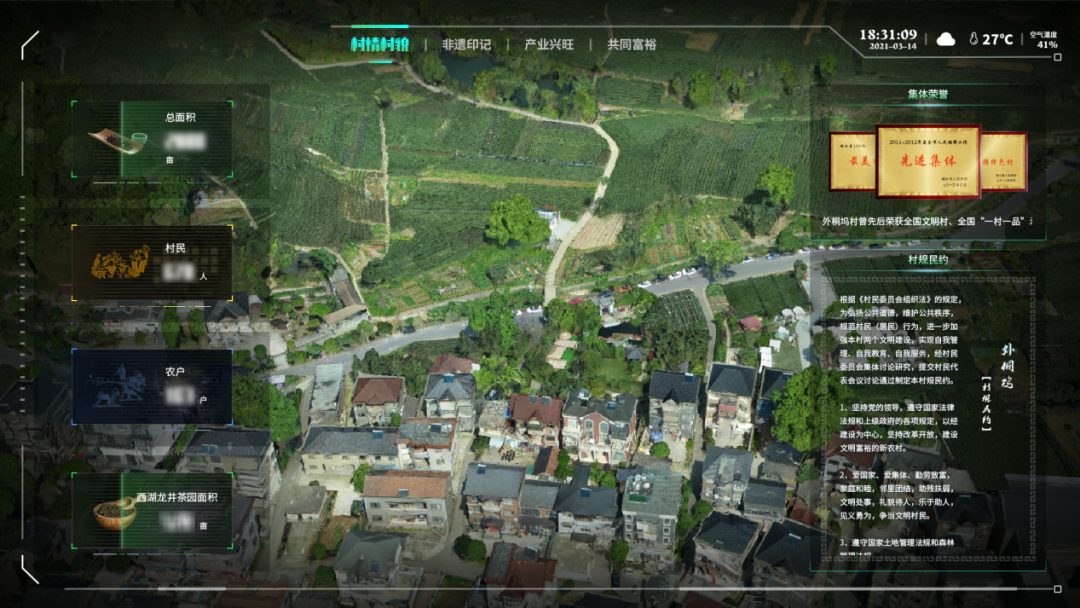Viewport: 1080px width, 608px height.
Task: Click the 总面积 stat card
Action: pyautogui.click(x=152, y=139)
